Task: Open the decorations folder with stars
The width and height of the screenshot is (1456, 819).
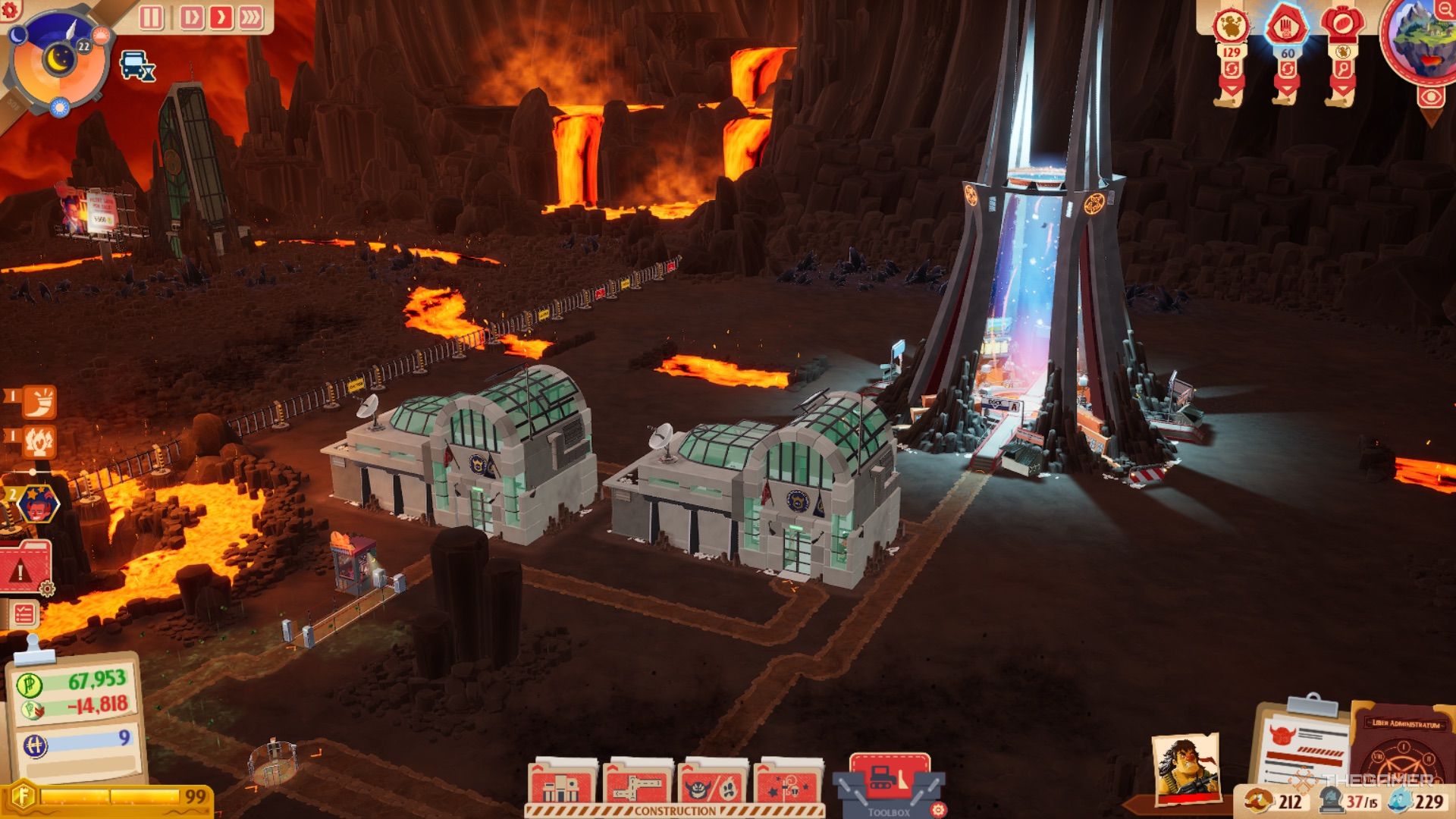Action: pyautogui.click(x=788, y=783)
